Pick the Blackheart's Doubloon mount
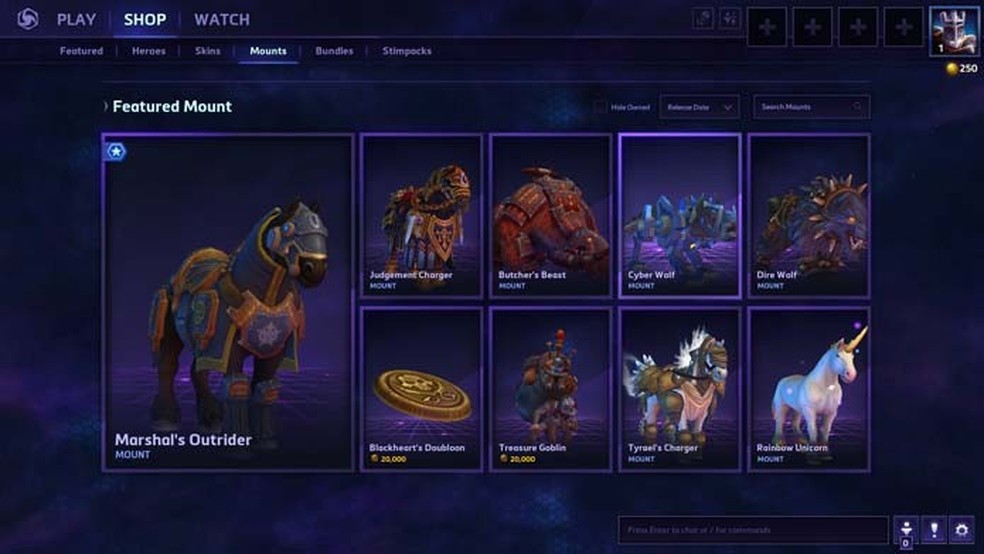Viewport: 984px width, 554px height. [x=421, y=388]
